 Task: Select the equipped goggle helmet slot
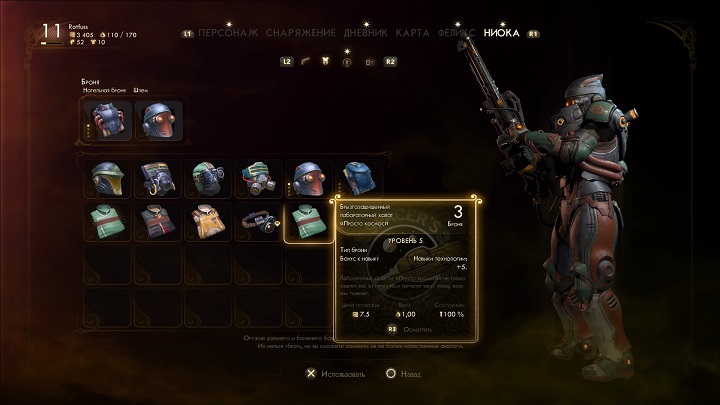tap(156, 121)
